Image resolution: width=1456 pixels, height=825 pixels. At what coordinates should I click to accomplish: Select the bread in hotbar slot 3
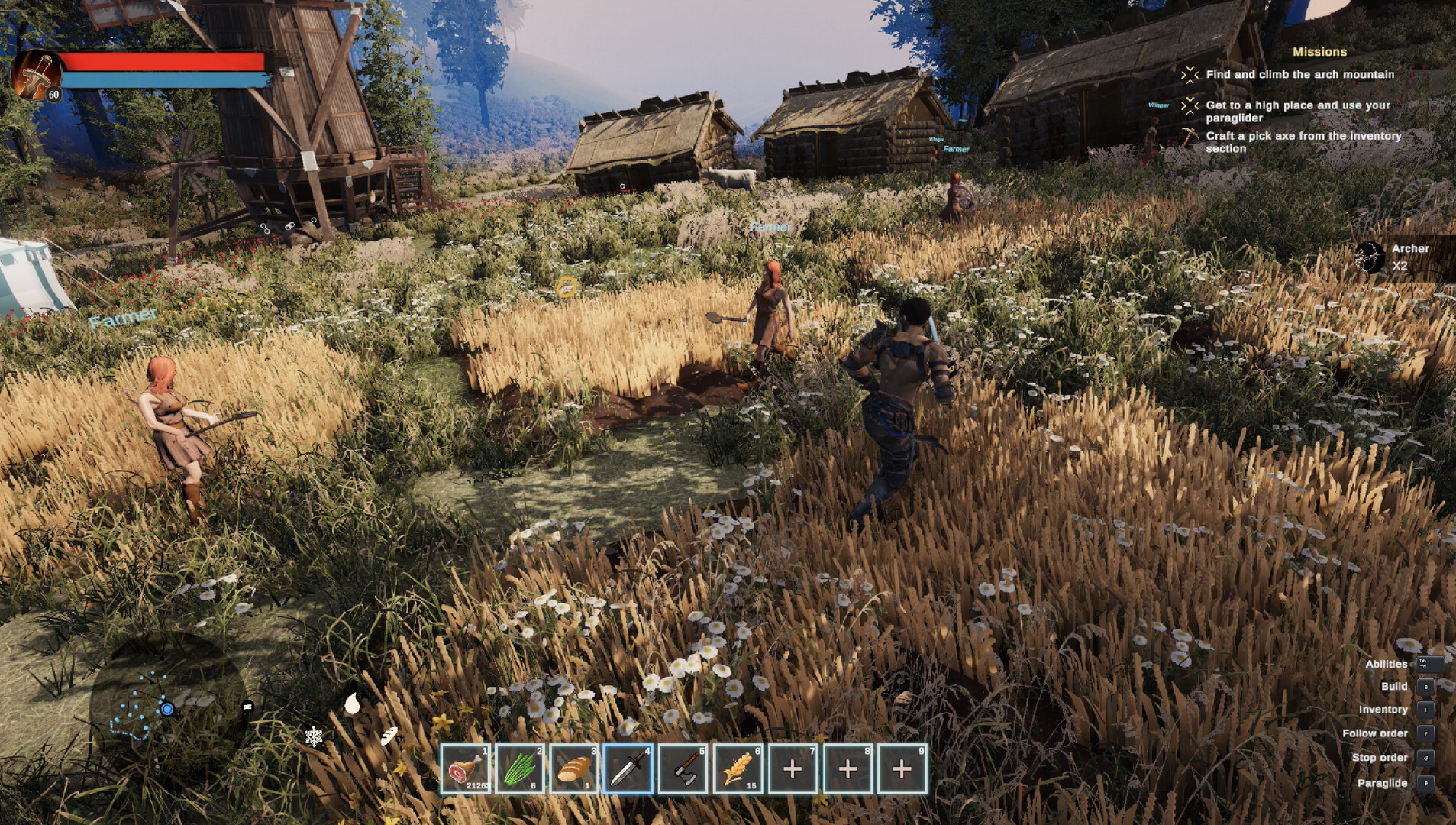point(575,768)
